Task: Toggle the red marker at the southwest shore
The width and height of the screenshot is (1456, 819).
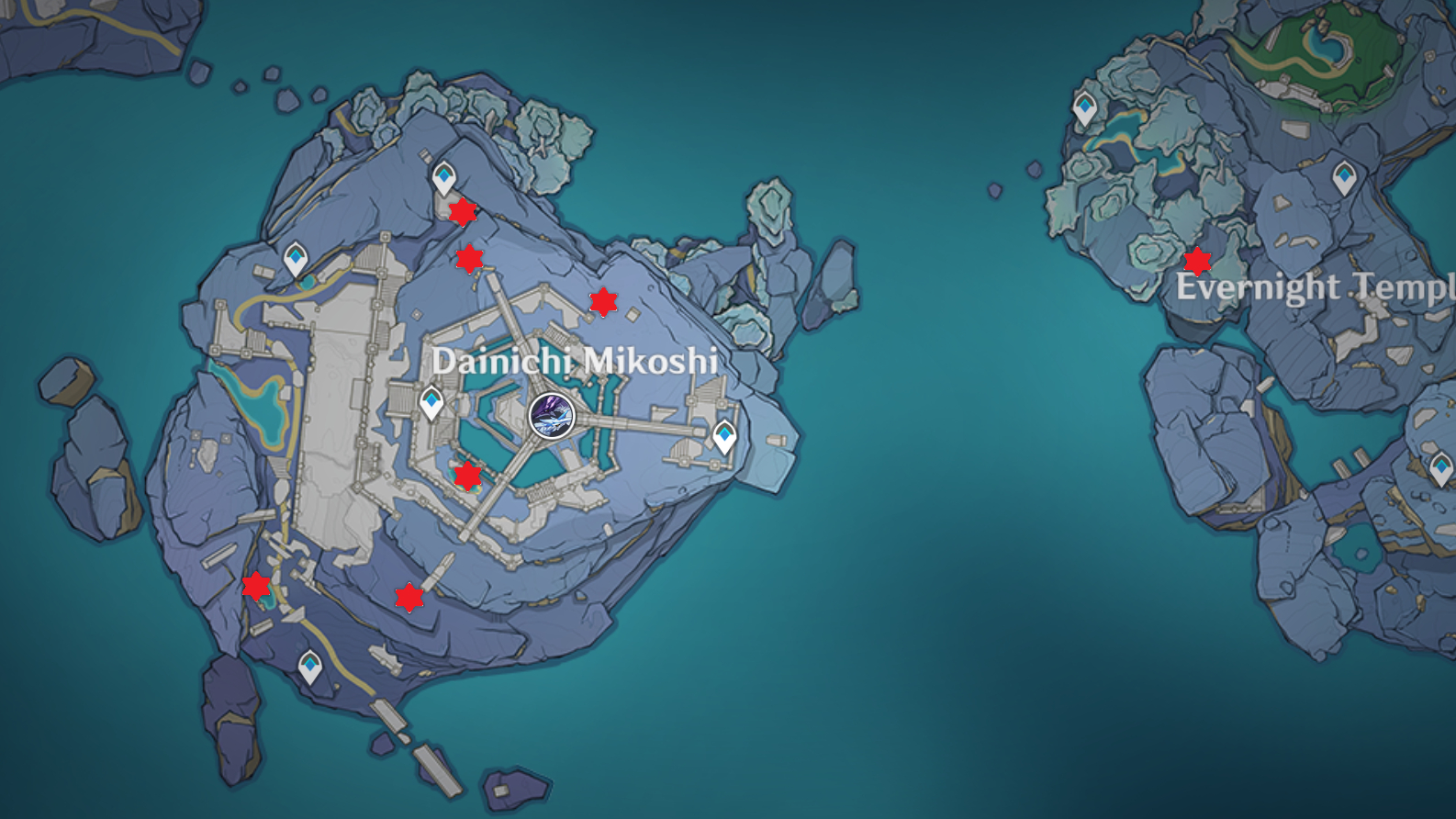Action: 254,585
